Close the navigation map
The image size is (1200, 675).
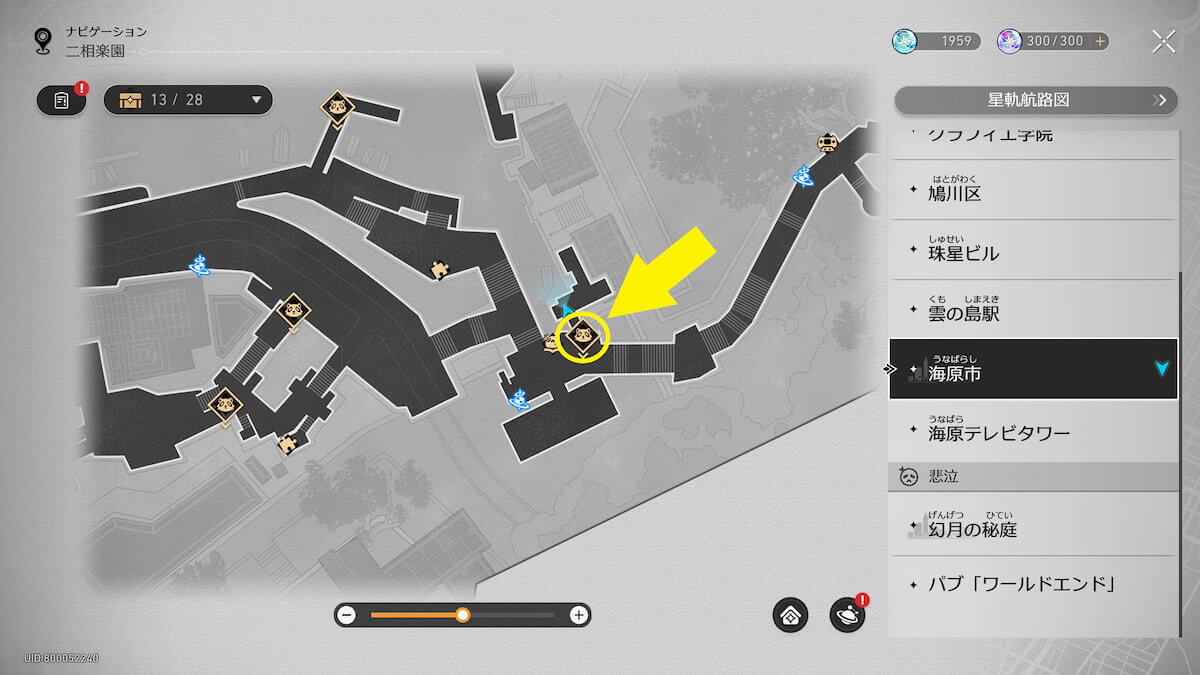tap(1163, 41)
